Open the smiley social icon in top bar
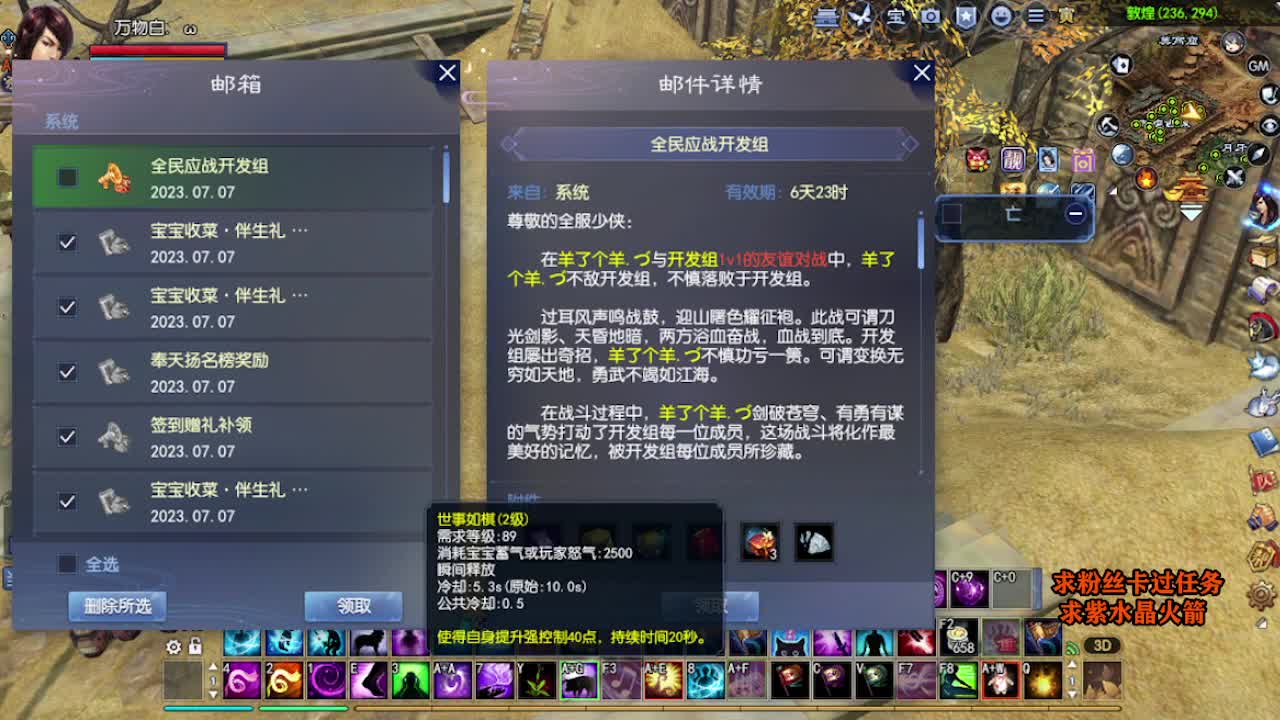This screenshot has width=1280, height=720. (1003, 16)
